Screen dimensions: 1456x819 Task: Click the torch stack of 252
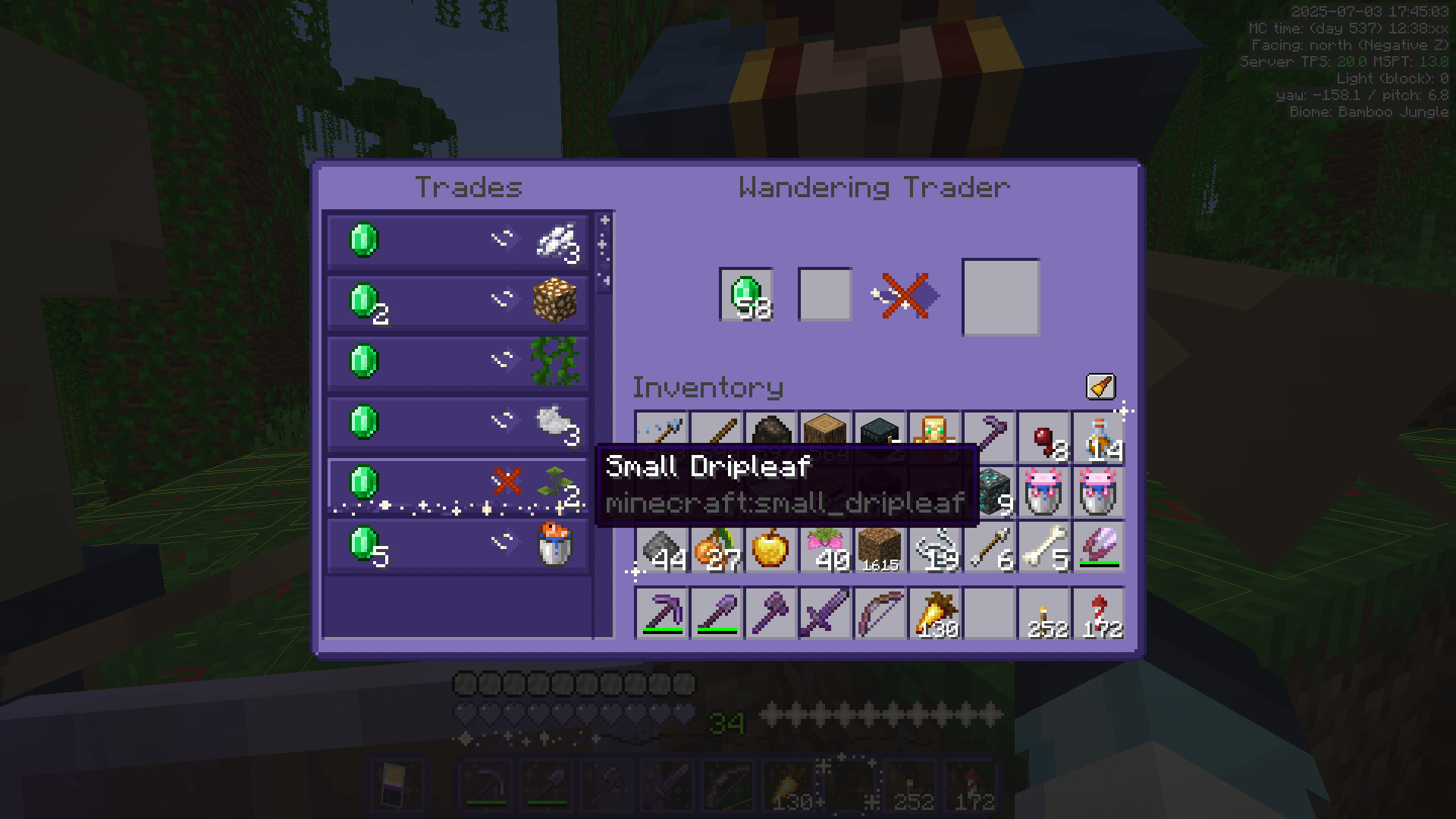pos(1044,613)
